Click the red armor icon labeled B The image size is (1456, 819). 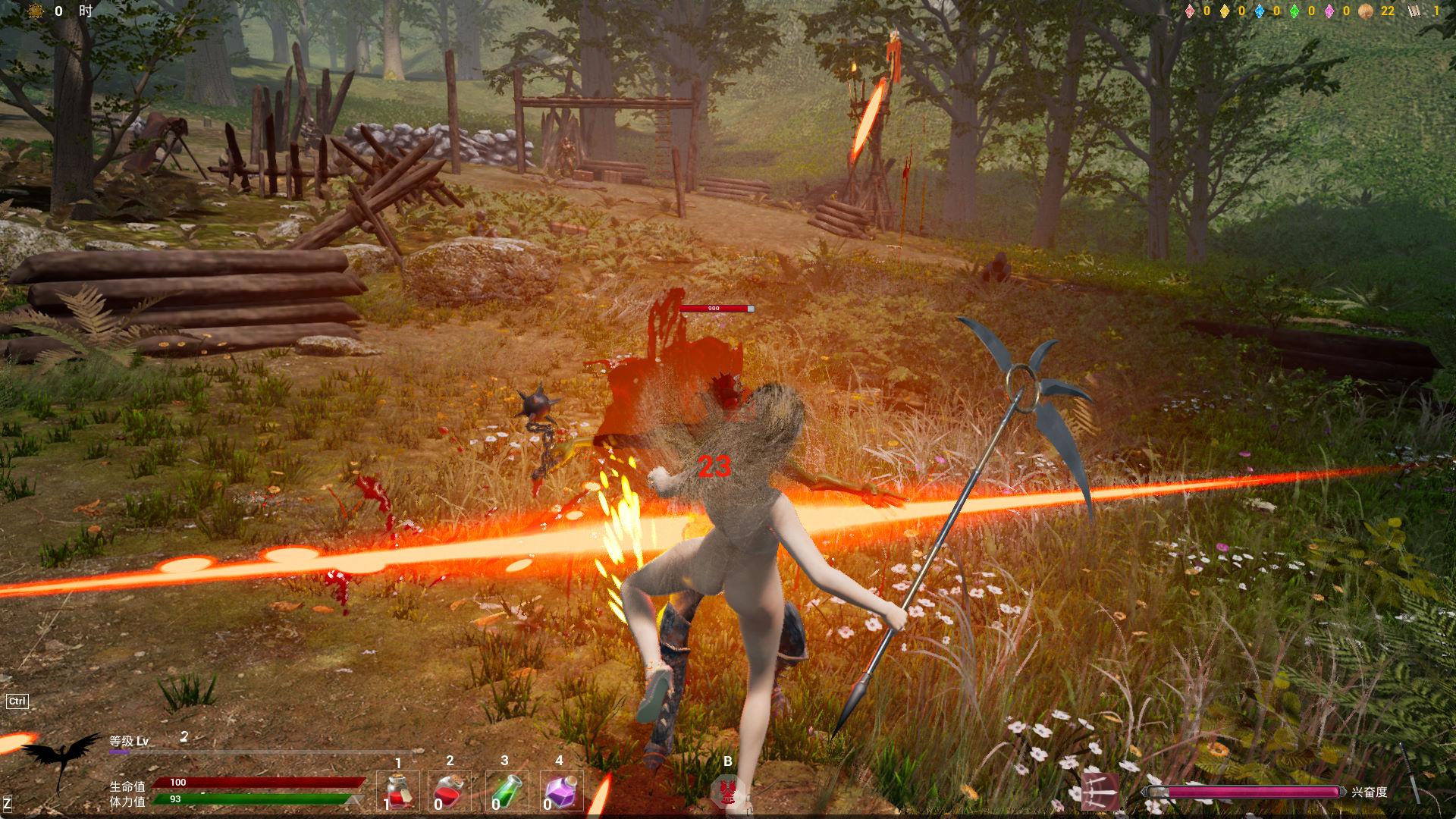click(x=728, y=792)
